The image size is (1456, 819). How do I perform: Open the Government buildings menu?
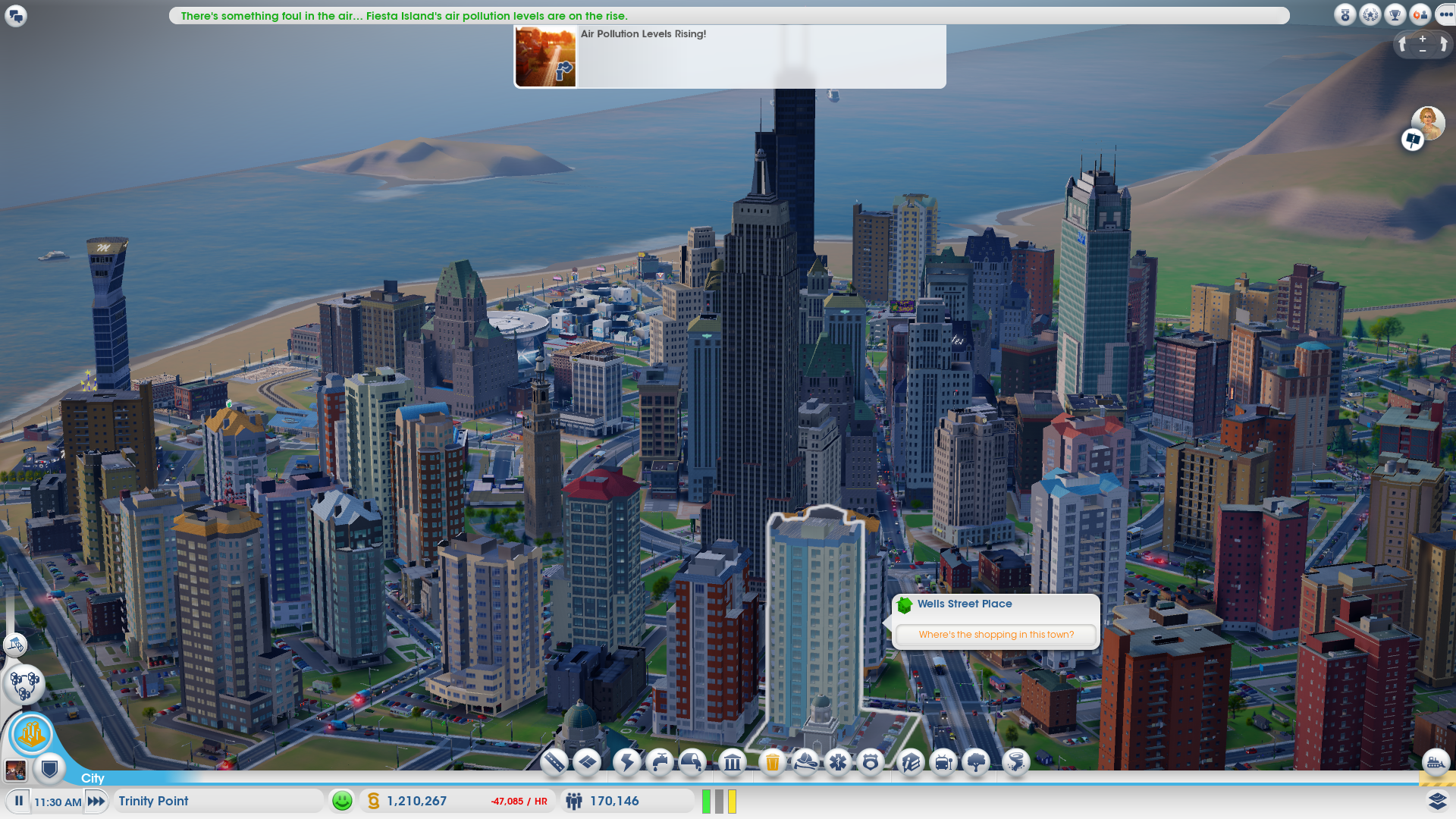733,762
